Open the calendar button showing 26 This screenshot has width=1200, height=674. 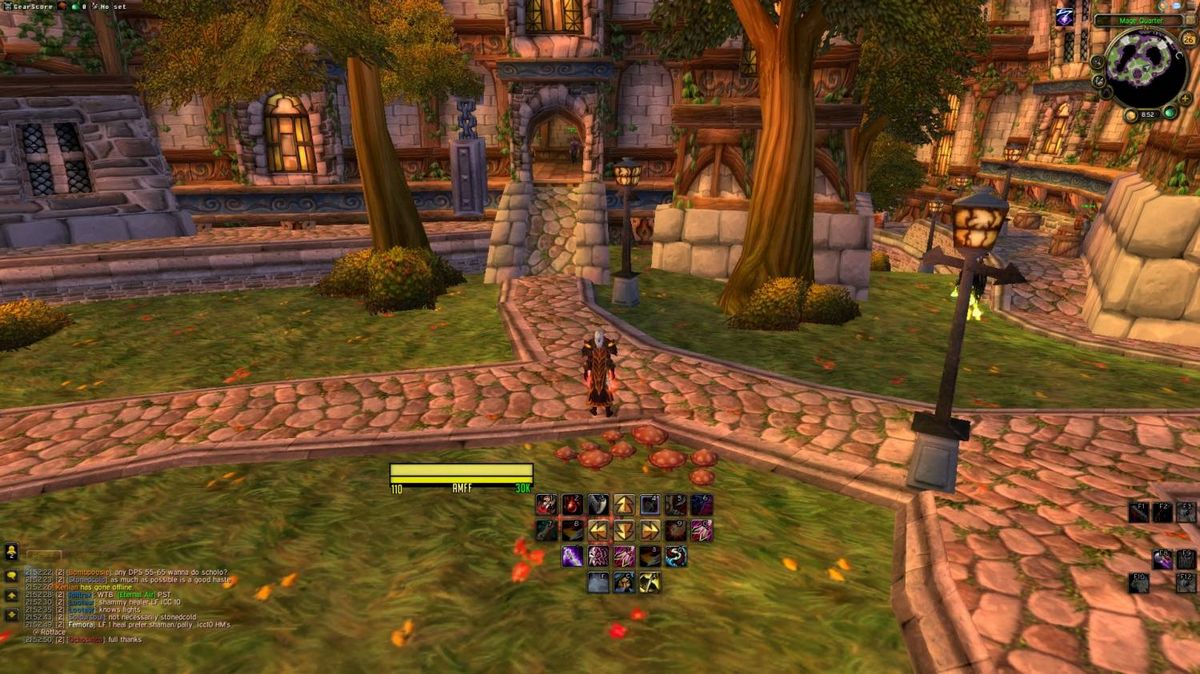(x=1188, y=39)
